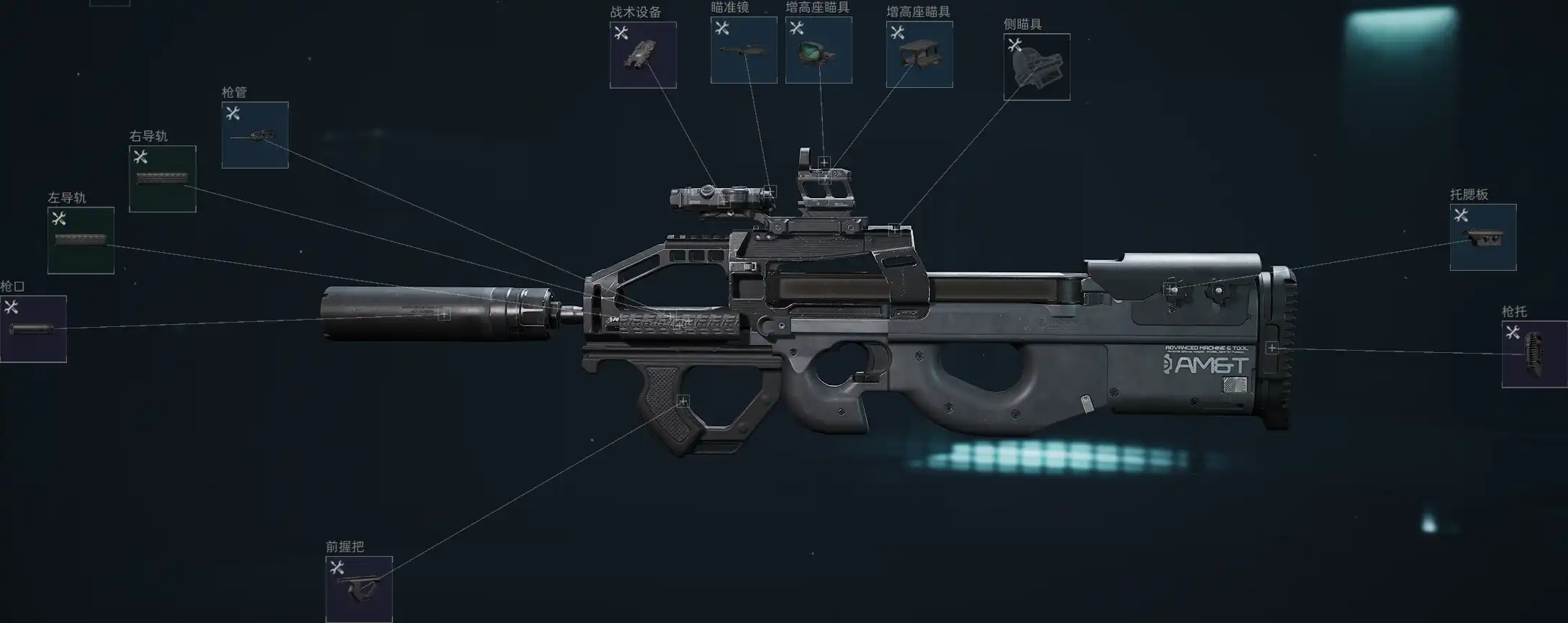Select the 枪口 muzzle suppressor slot
Viewport: 1568px width, 623px height.
33,328
